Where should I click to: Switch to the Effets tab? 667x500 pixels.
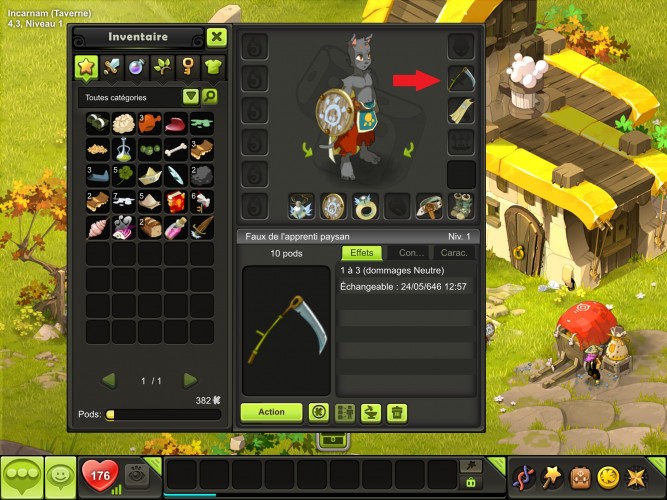tap(362, 253)
